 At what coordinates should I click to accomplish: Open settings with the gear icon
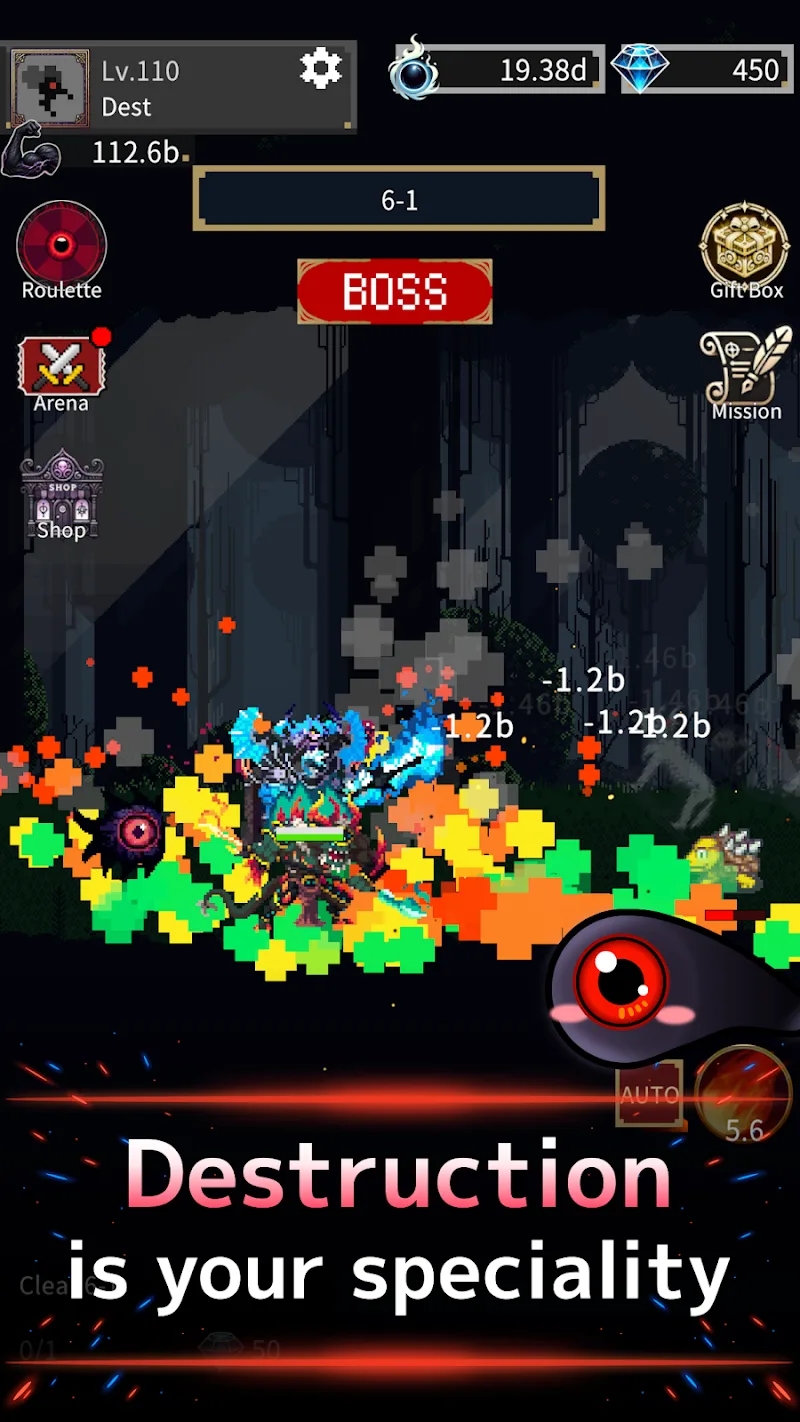[321, 68]
